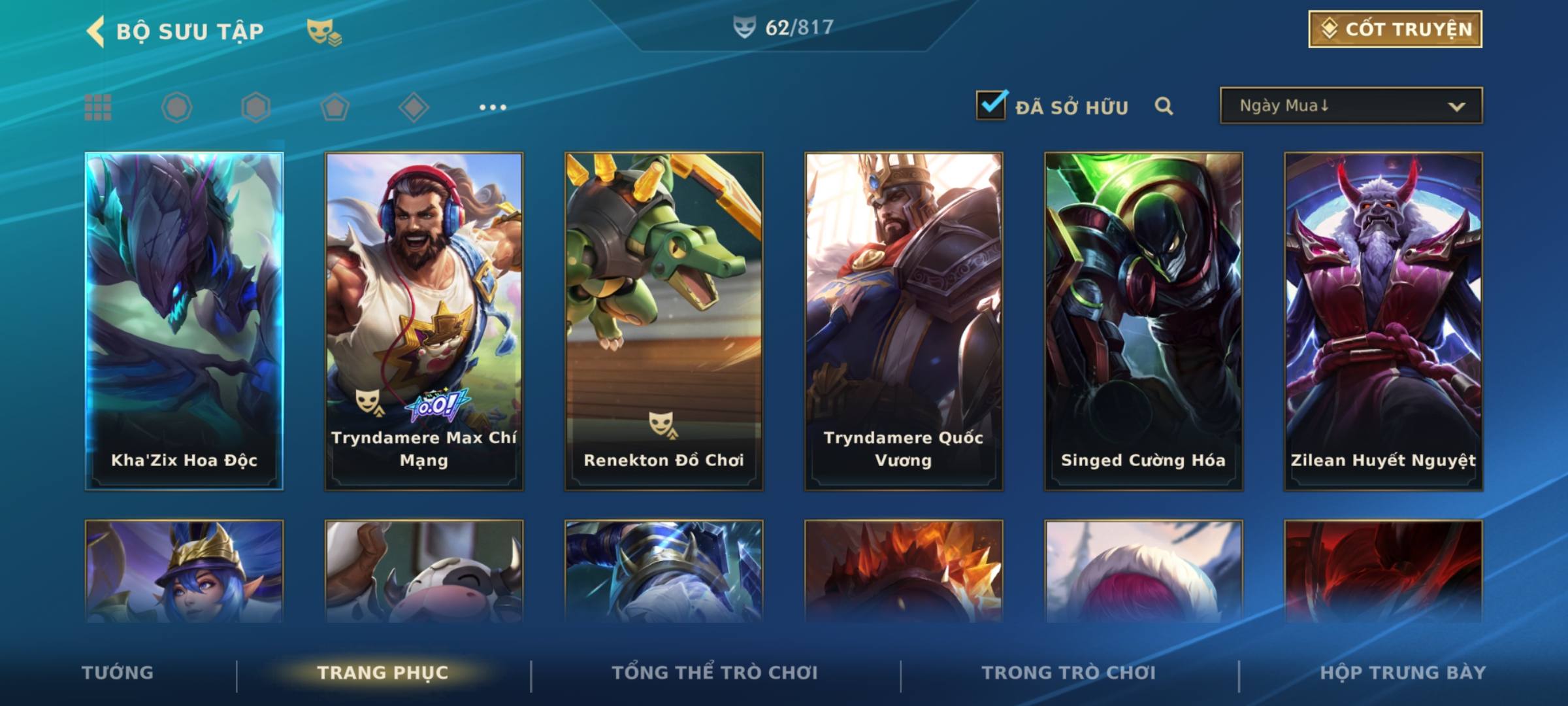The image size is (1568, 706).
Task: Switch to the Tổng Thể Trò Chơi tab
Action: pos(715,673)
